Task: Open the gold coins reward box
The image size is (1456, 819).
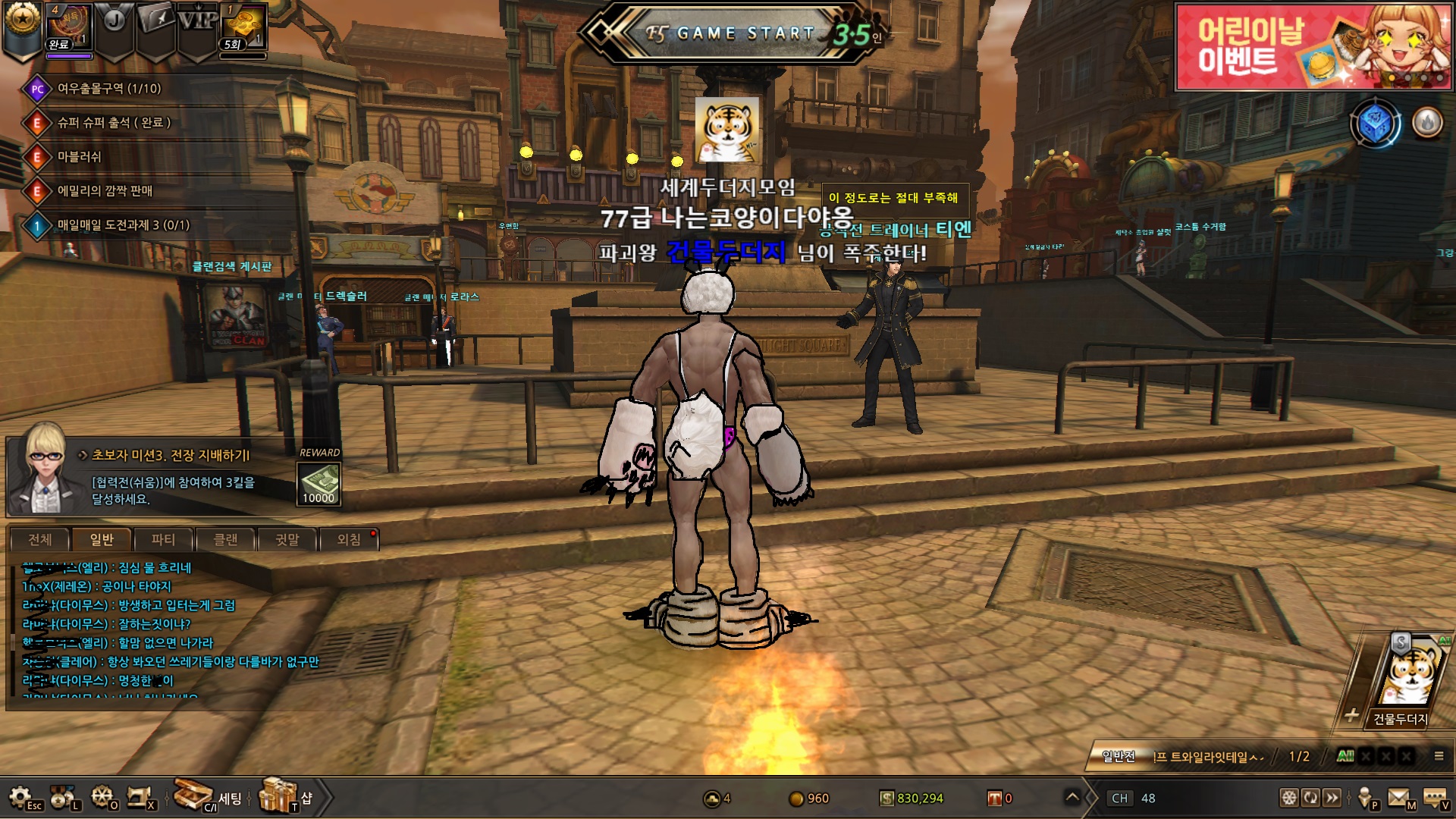Action: [243, 27]
